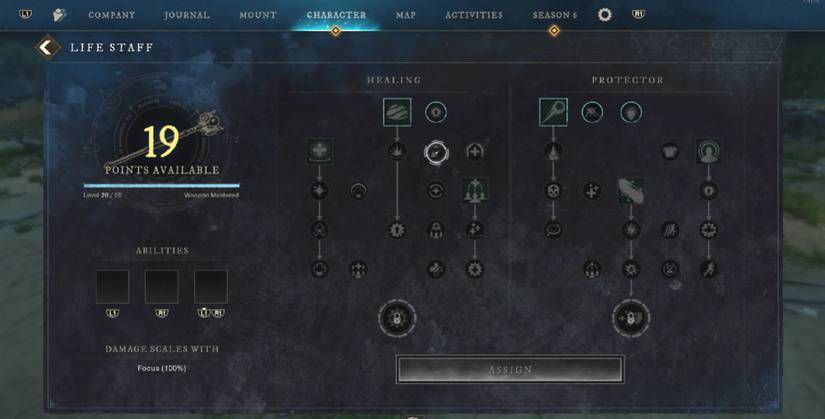Image resolution: width=825 pixels, height=419 pixels.
Task: Select the glowing figure ability in Protector
Action: click(x=709, y=151)
